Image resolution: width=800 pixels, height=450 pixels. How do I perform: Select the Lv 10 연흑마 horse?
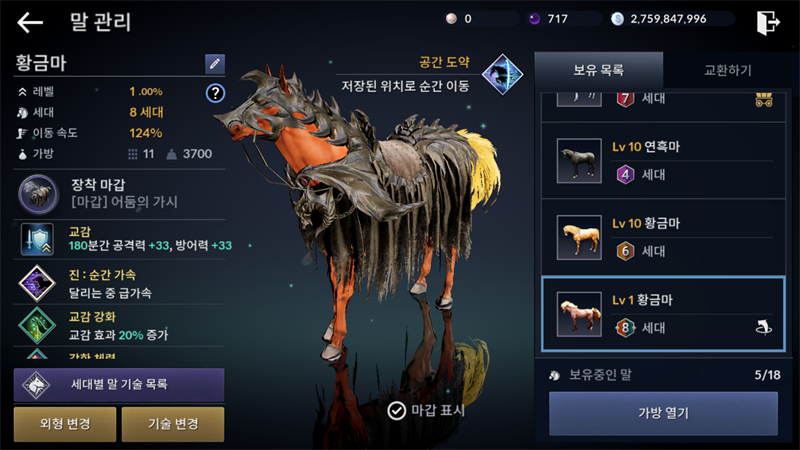coord(658,160)
